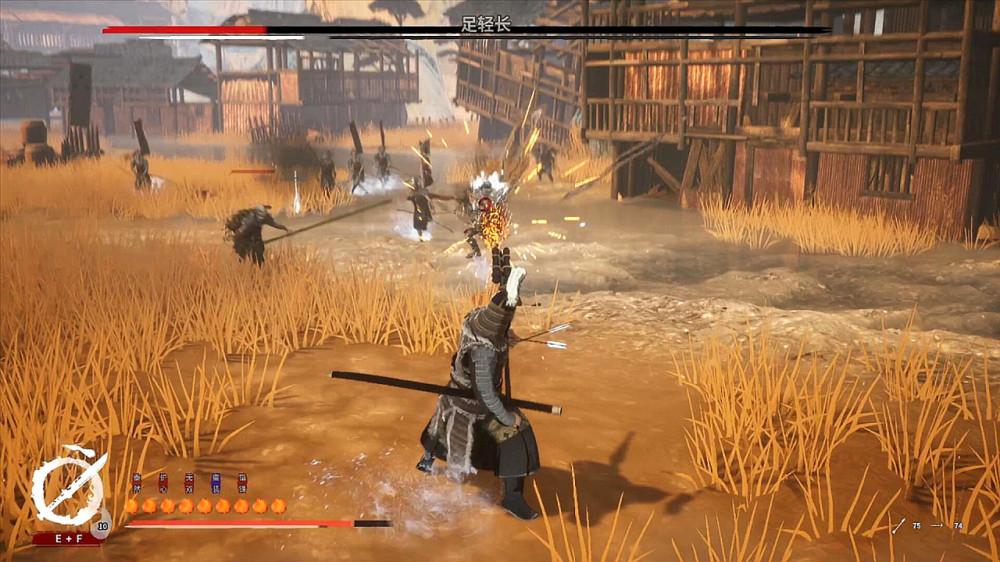Select the arrow ammo icon
The width and height of the screenshot is (1000, 562).
pyautogui.click(x=899, y=524)
